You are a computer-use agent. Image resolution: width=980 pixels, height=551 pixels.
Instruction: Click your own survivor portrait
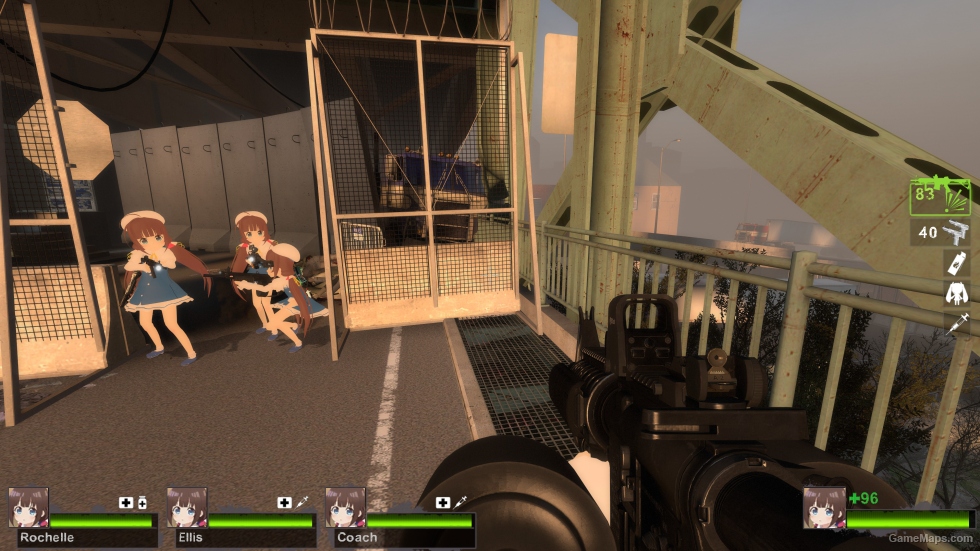pyautogui.click(x=824, y=508)
